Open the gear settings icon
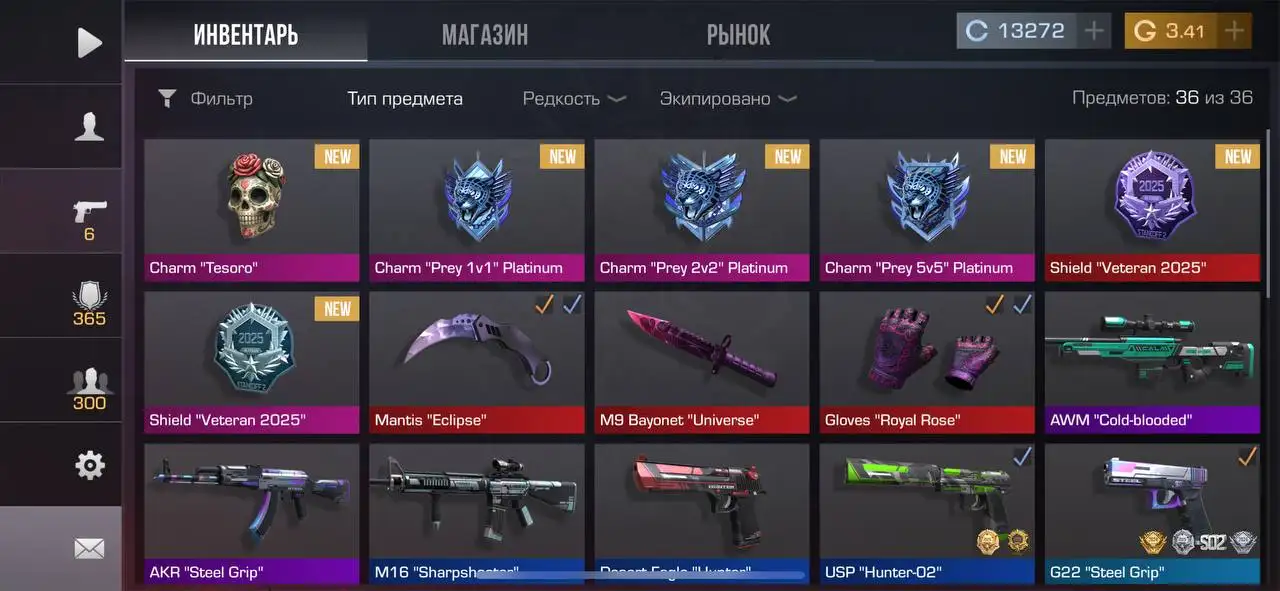Screen dimensions: 1280x591 [89, 464]
